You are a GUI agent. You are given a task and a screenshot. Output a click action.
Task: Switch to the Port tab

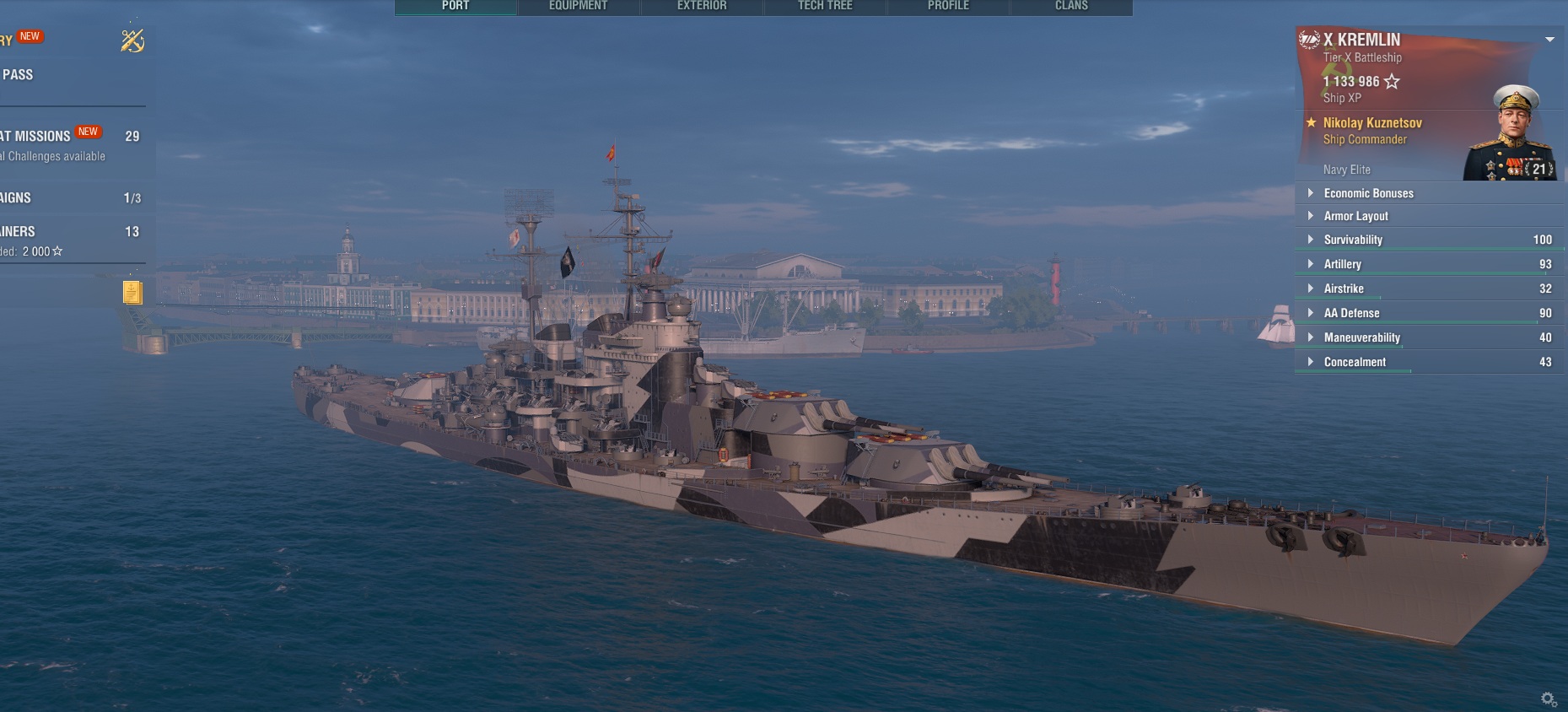(x=455, y=6)
